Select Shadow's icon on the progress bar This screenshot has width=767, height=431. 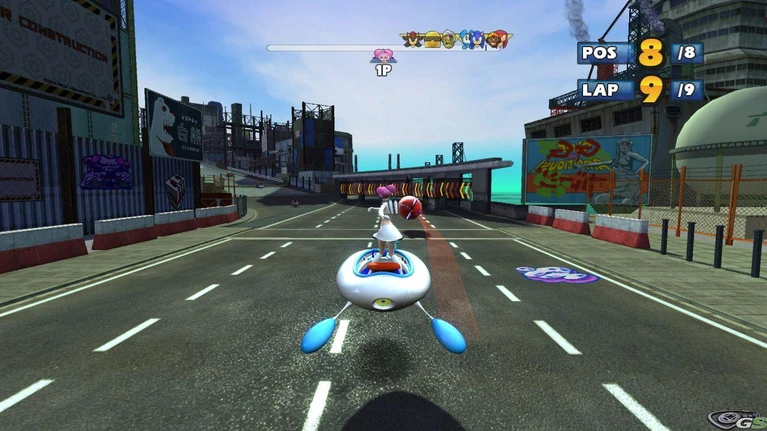(x=412, y=40)
